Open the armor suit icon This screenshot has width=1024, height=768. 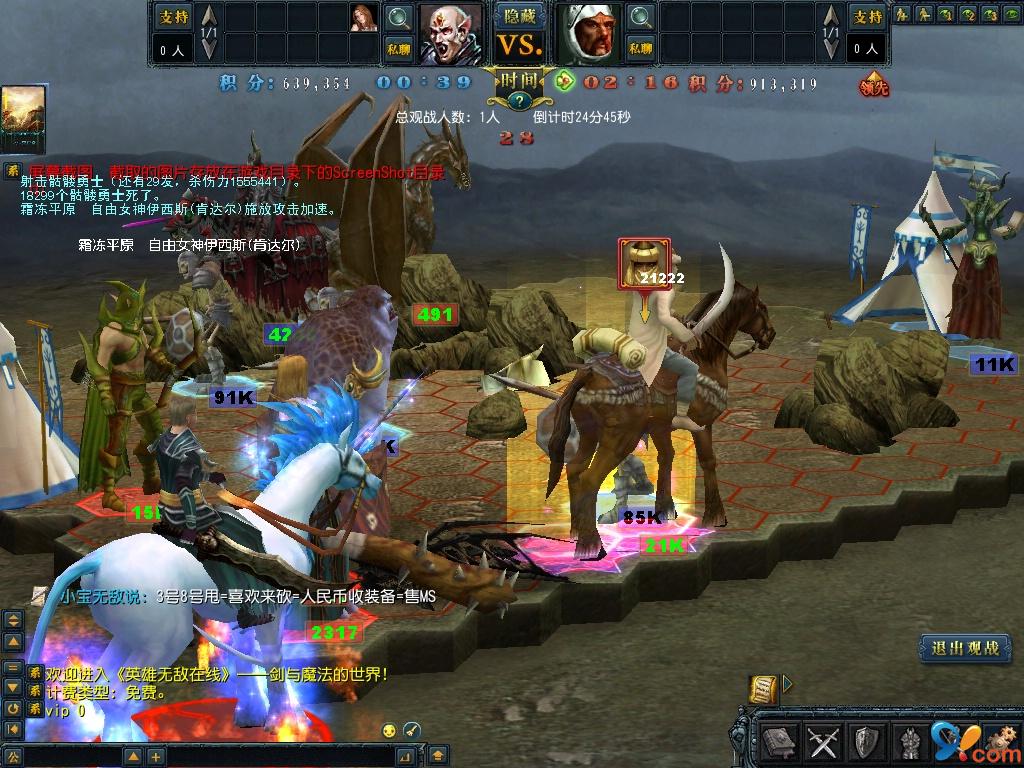click(x=909, y=743)
